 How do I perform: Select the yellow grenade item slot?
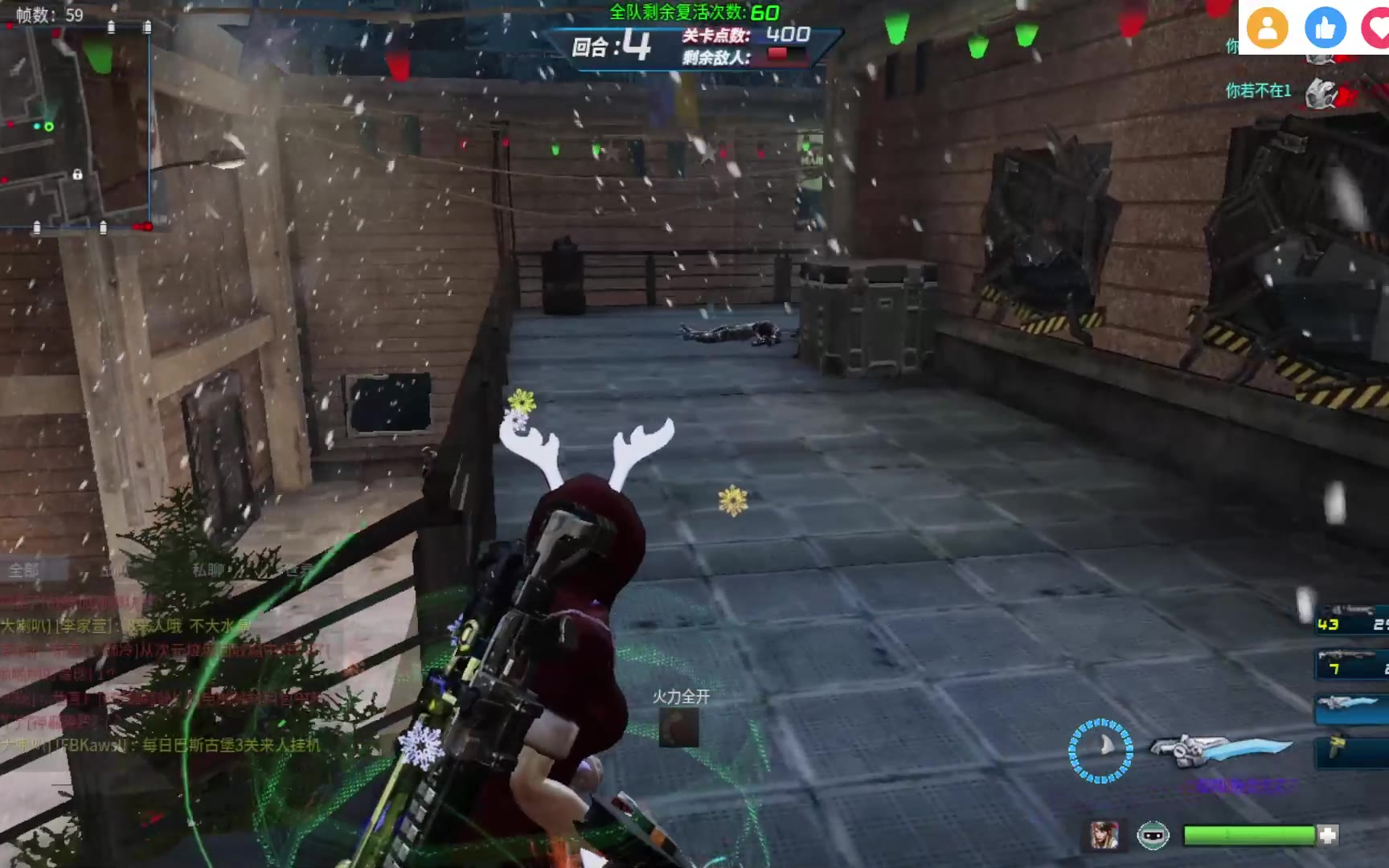[1350, 749]
